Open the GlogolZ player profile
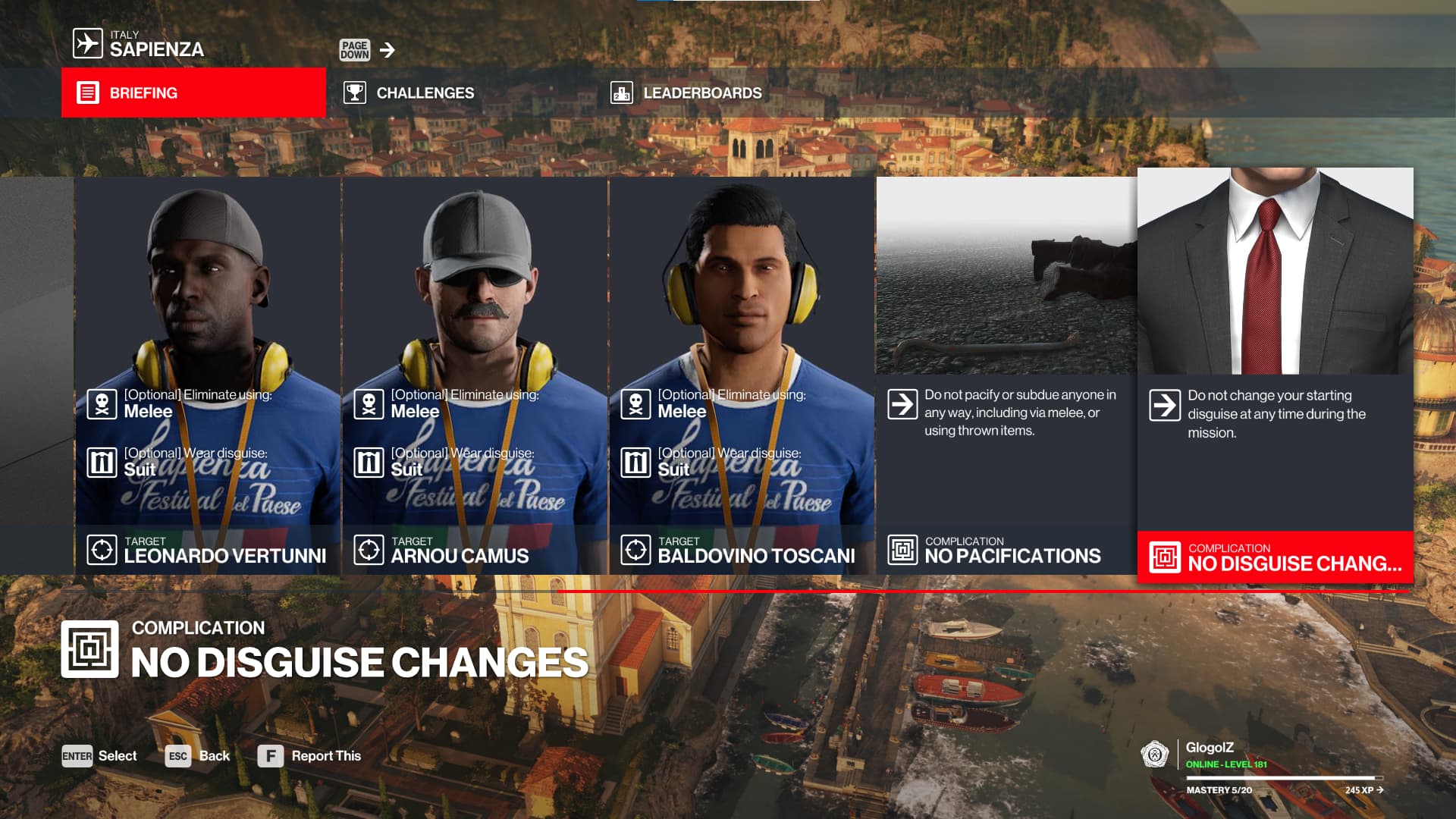This screenshot has height=819, width=1456. [1210, 748]
